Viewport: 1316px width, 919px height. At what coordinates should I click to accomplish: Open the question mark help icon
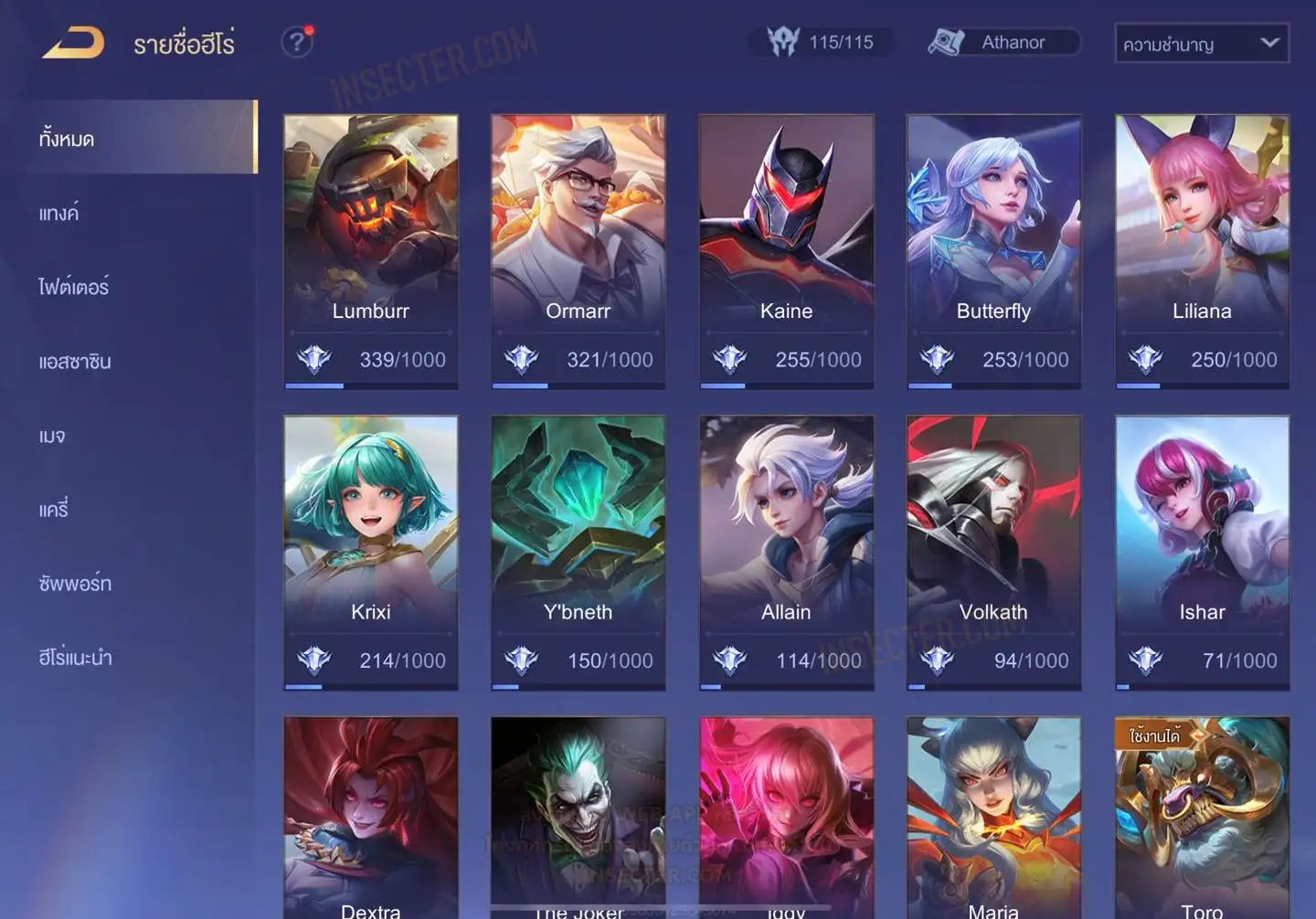(x=296, y=42)
